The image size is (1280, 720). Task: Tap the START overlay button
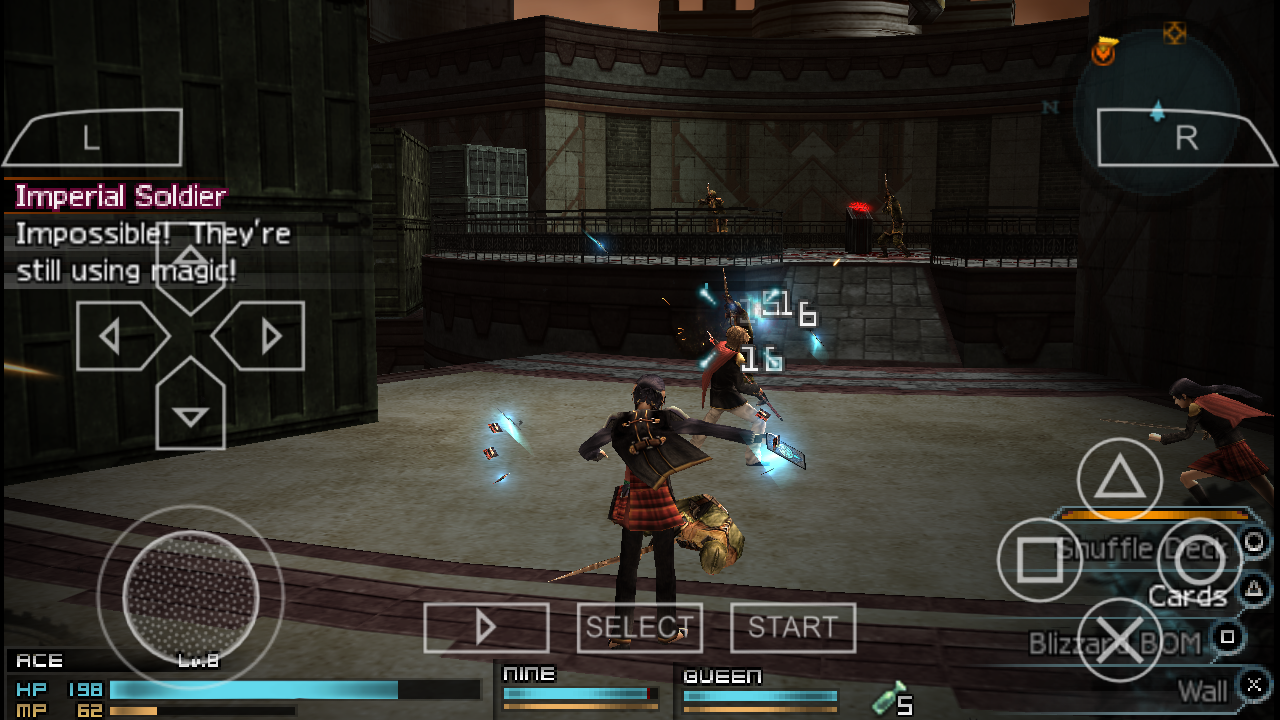792,628
